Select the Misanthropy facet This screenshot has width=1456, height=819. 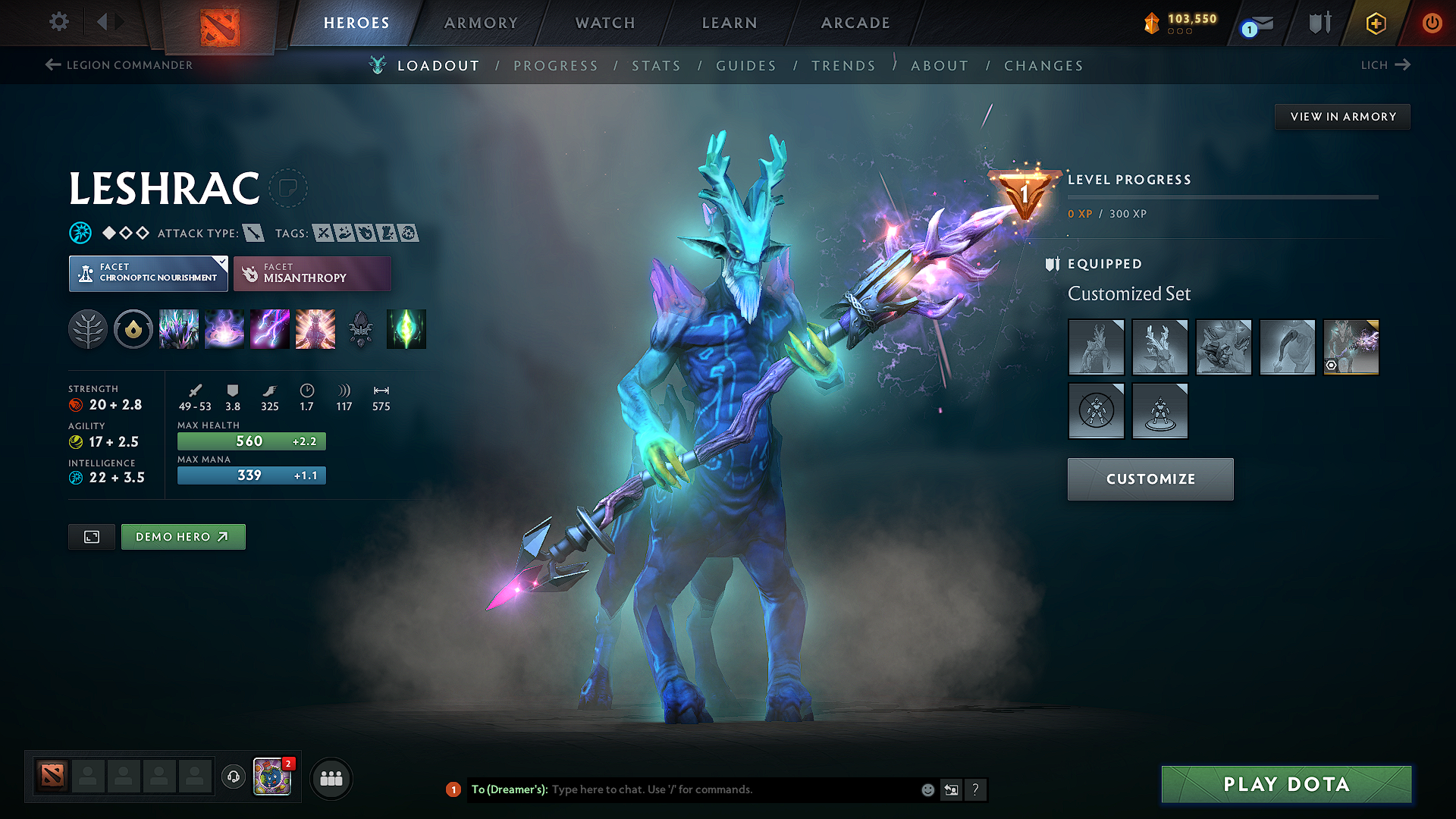tap(312, 273)
